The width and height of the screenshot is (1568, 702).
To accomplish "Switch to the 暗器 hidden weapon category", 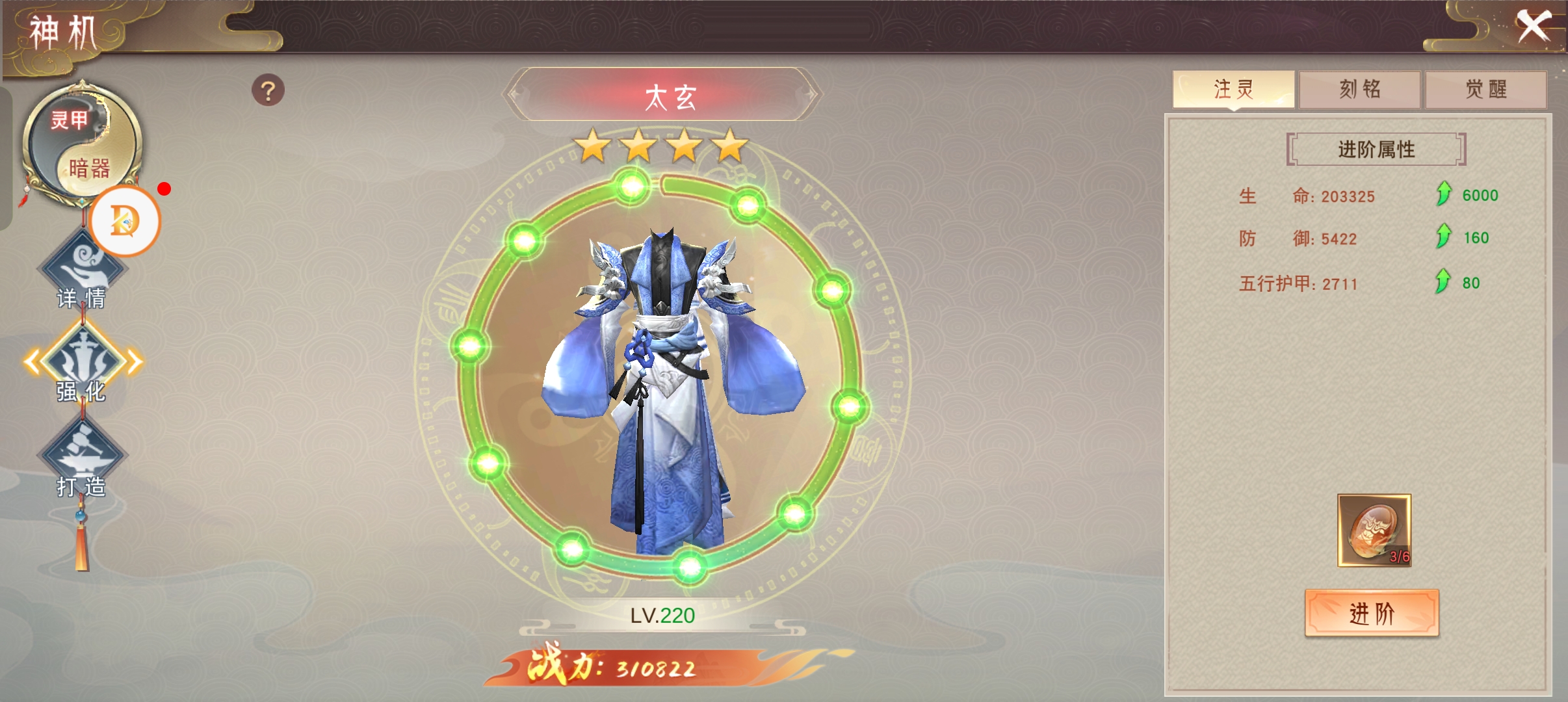I will 90,168.
